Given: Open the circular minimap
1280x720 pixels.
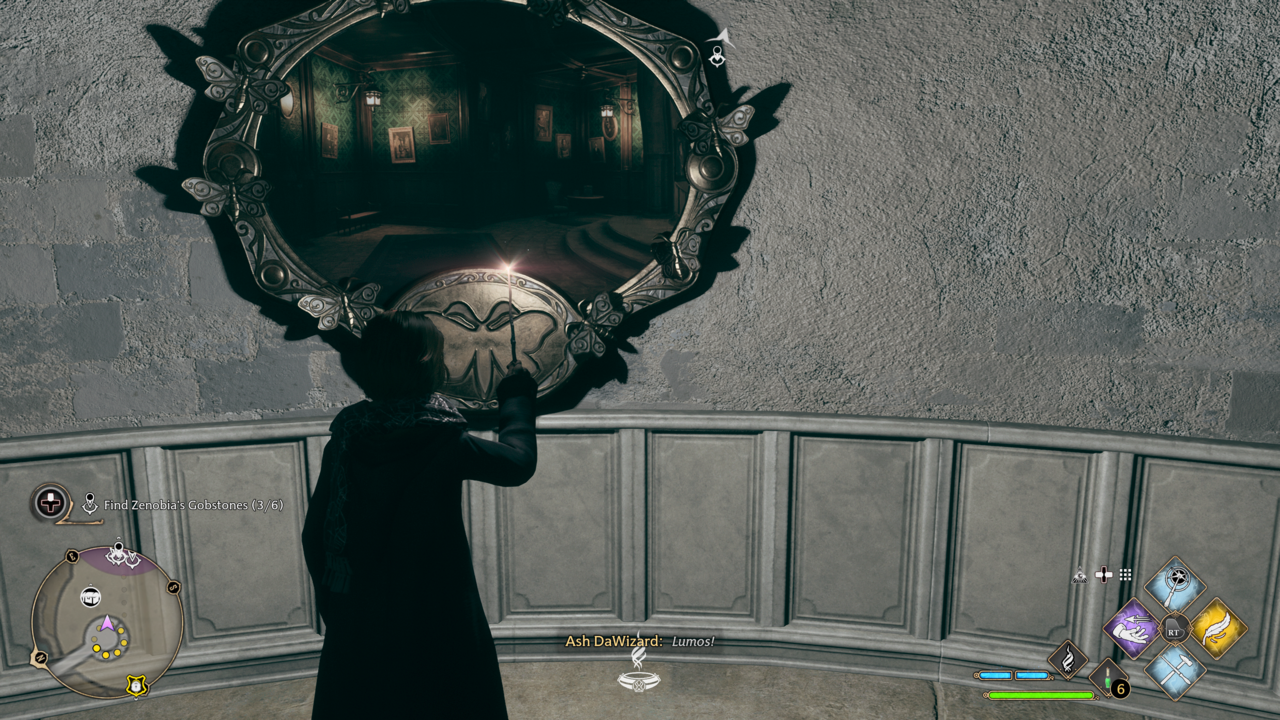Looking at the screenshot, I should (x=106, y=622).
